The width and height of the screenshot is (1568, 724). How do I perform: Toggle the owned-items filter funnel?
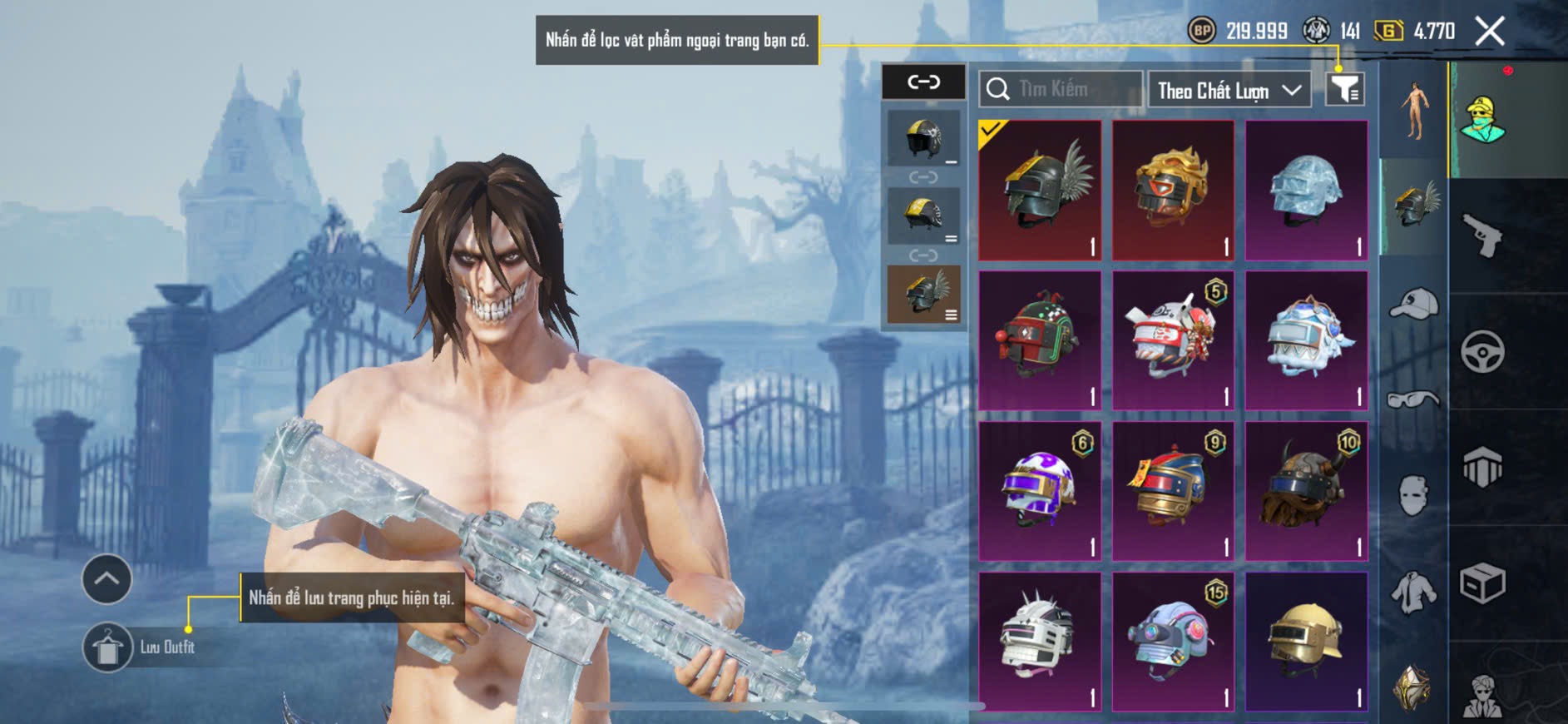[x=1344, y=89]
